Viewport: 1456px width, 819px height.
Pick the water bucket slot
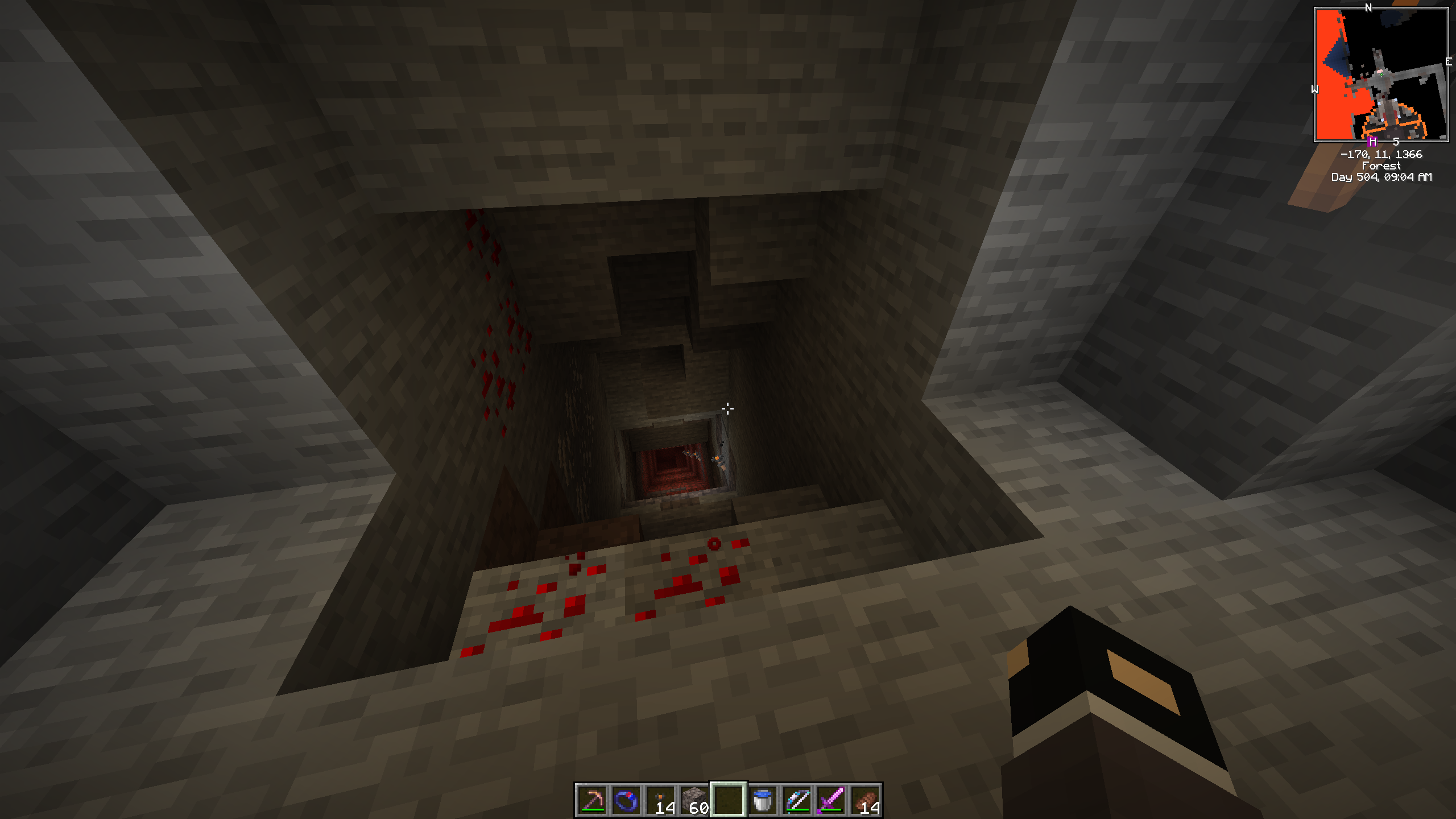763,800
